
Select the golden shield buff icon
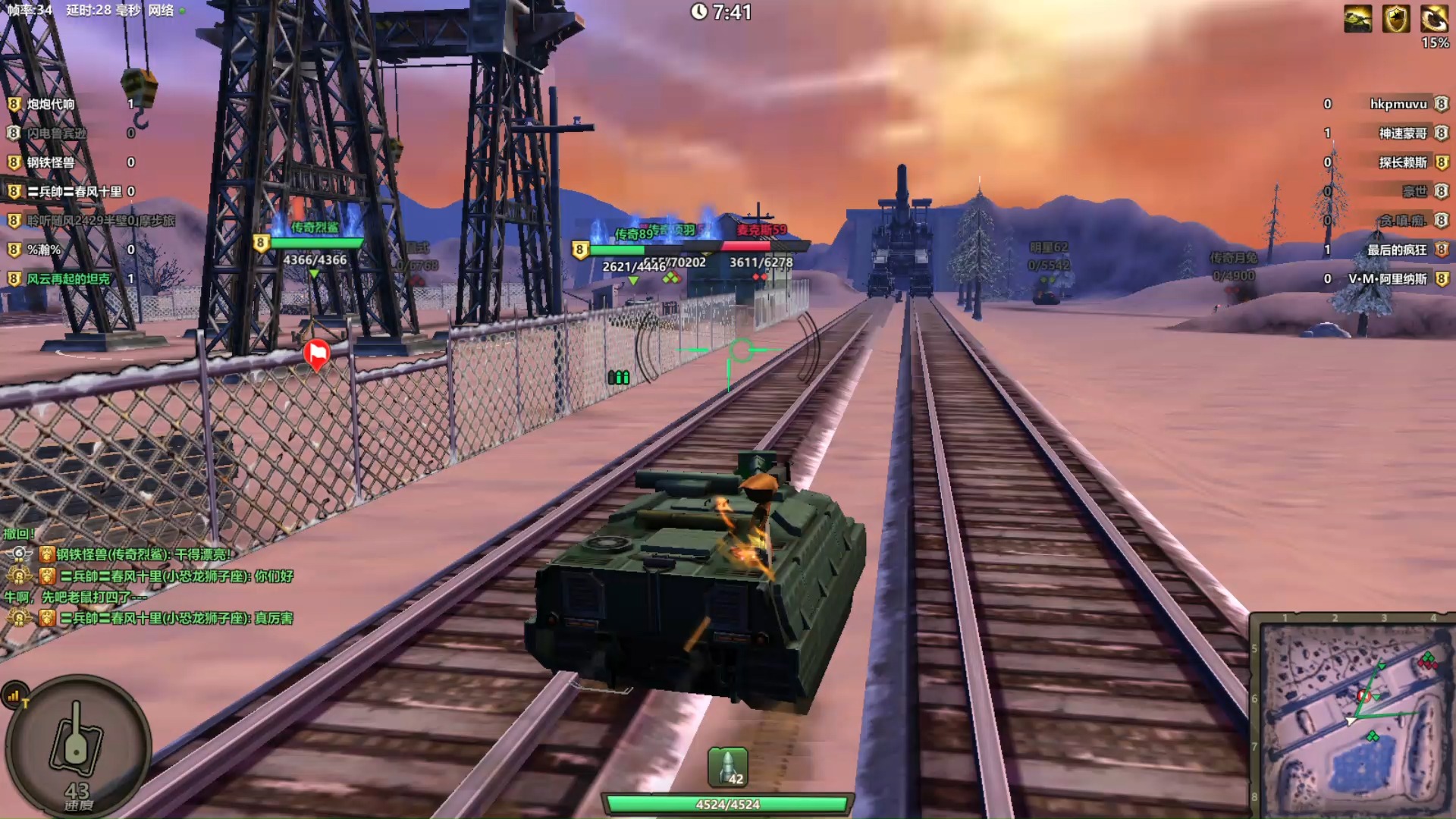pos(1395,19)
